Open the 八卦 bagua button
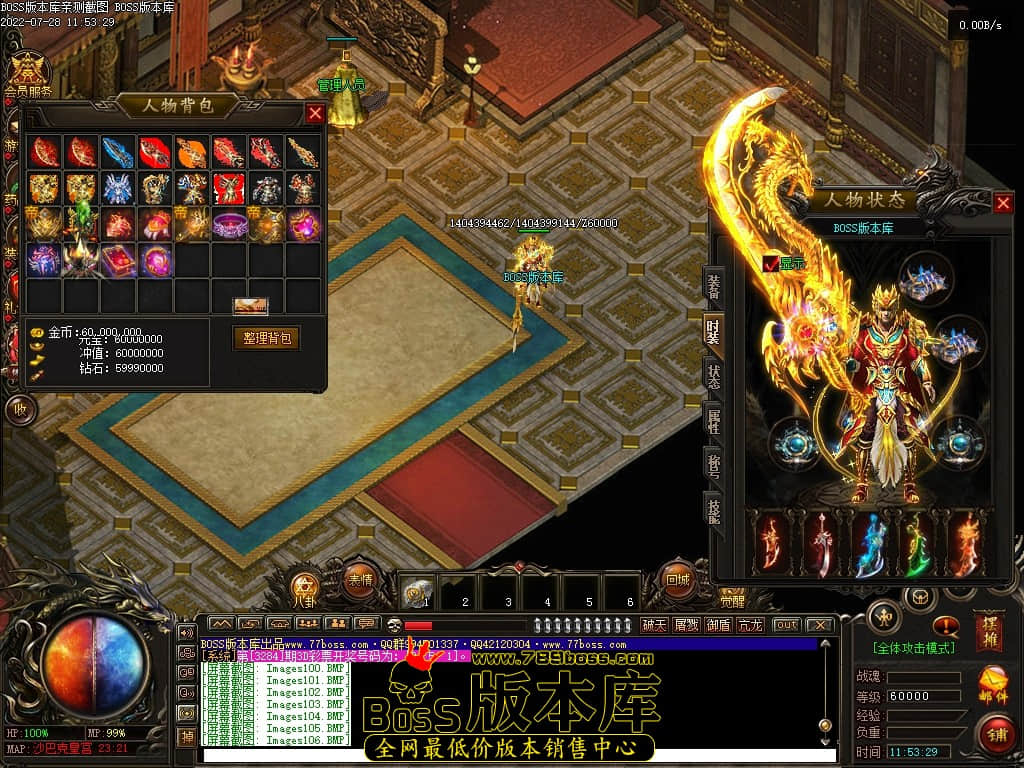Screen dimensions: 1024x768 click(x=305, y=587)
